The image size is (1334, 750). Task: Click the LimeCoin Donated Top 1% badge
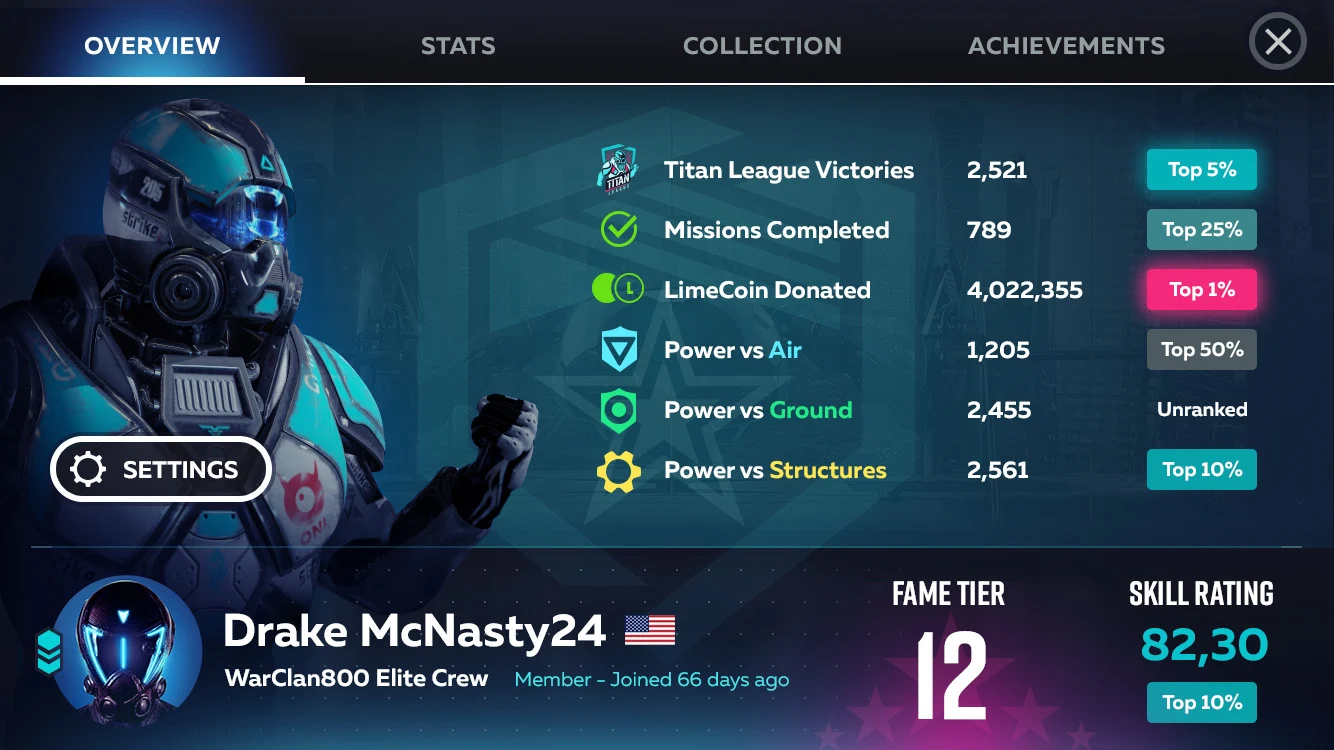click(x=1201, y=290)
